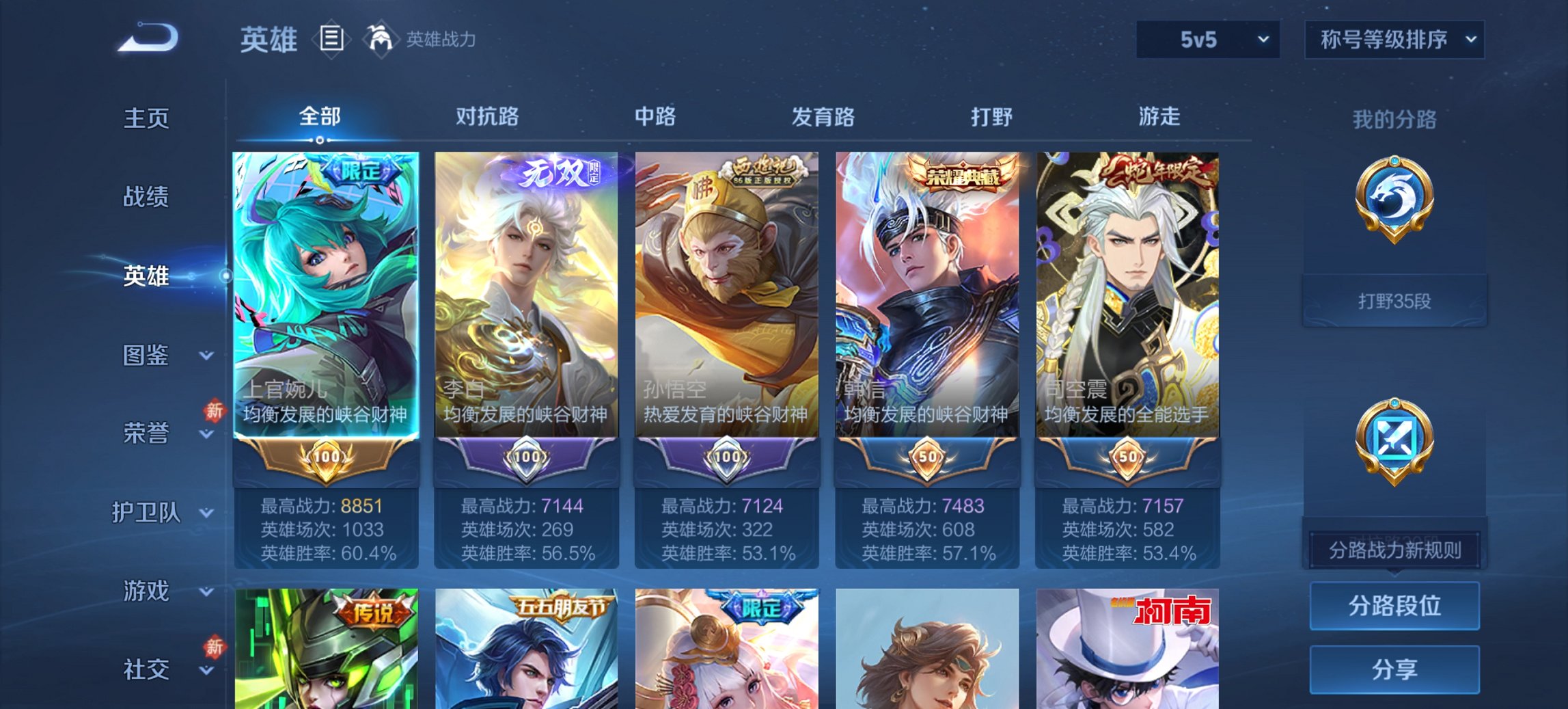The width and height of the screenshot is (1568, 709).
Task: Click the 分路段位 button
Action: [x=1394, y=606]
